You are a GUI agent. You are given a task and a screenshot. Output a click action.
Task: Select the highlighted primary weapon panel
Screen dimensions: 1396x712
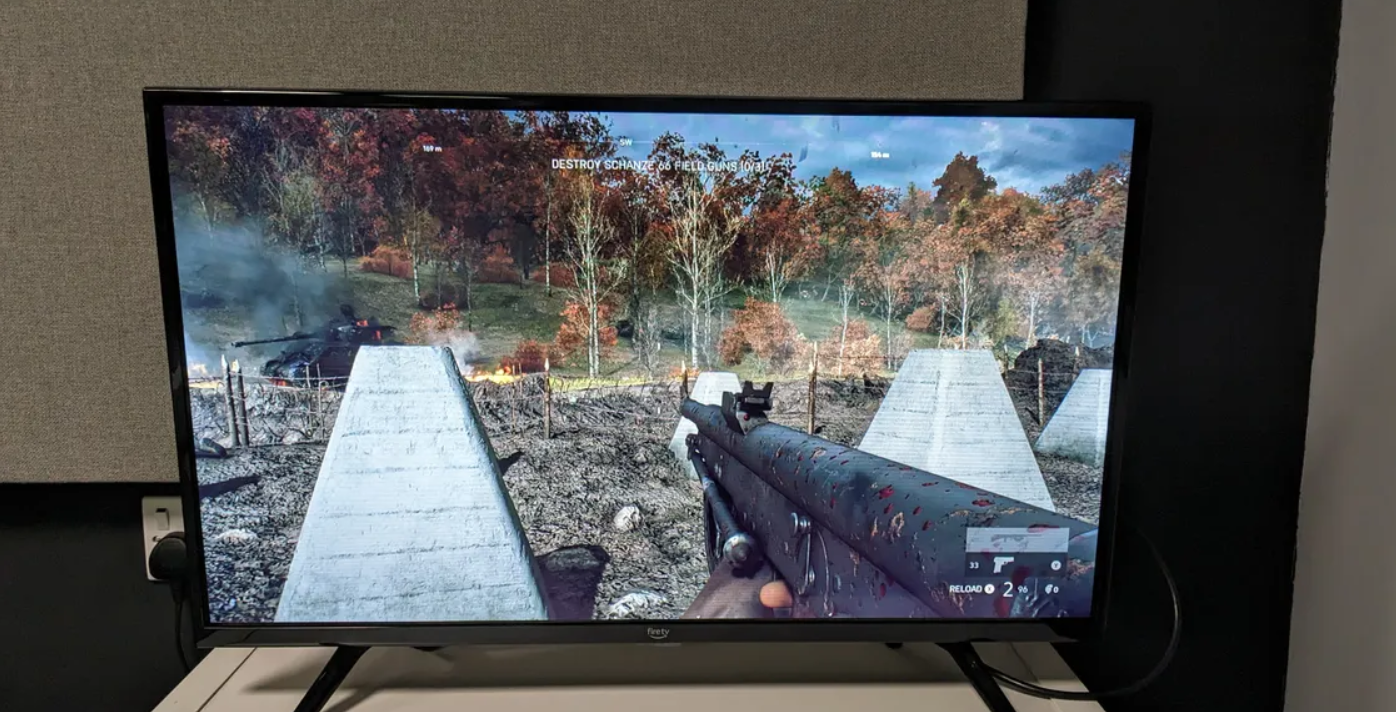coord(1015,541)
